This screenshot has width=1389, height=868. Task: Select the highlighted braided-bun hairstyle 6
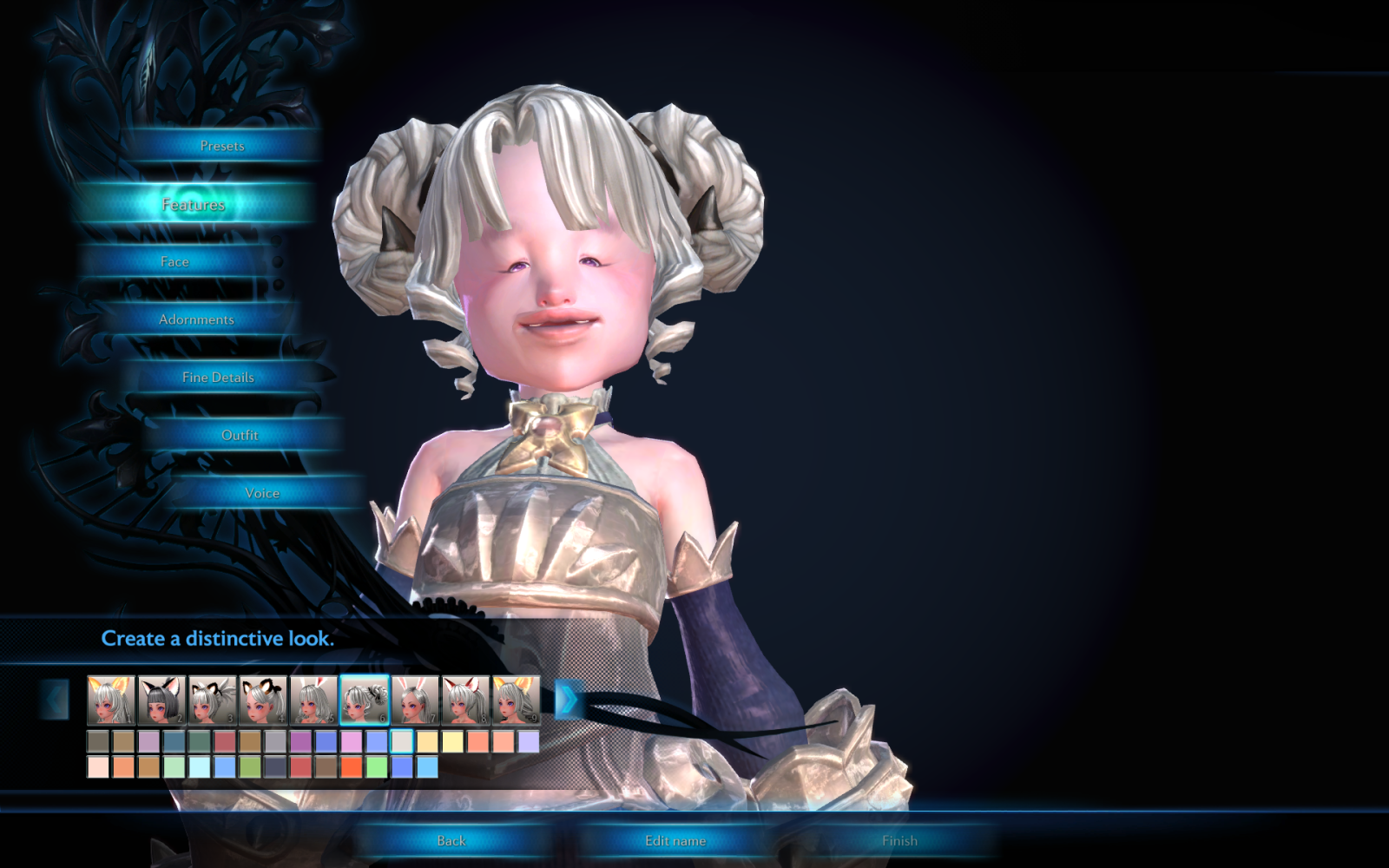[361, 697]
